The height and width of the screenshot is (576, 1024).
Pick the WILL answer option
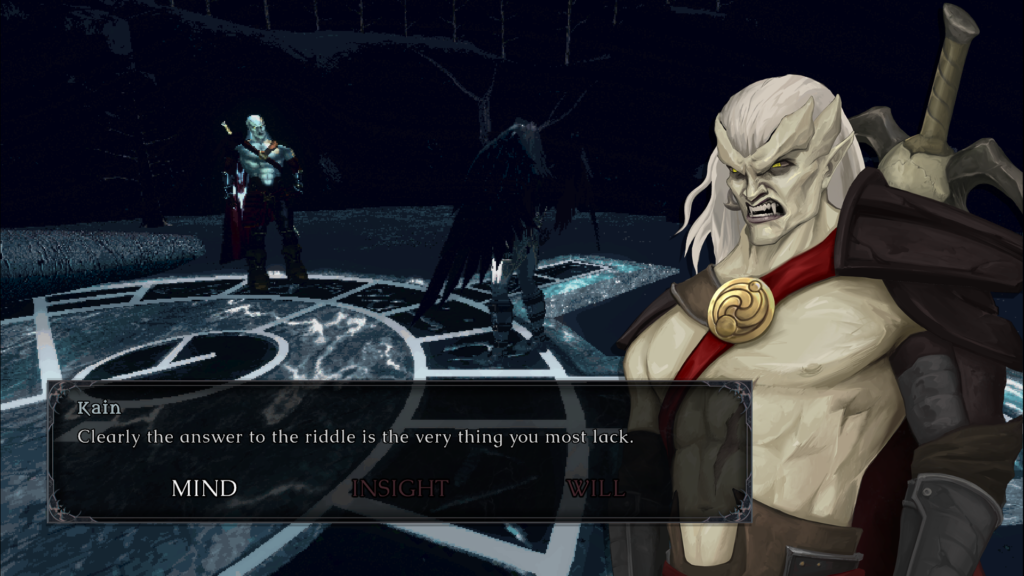coord(595,488)
